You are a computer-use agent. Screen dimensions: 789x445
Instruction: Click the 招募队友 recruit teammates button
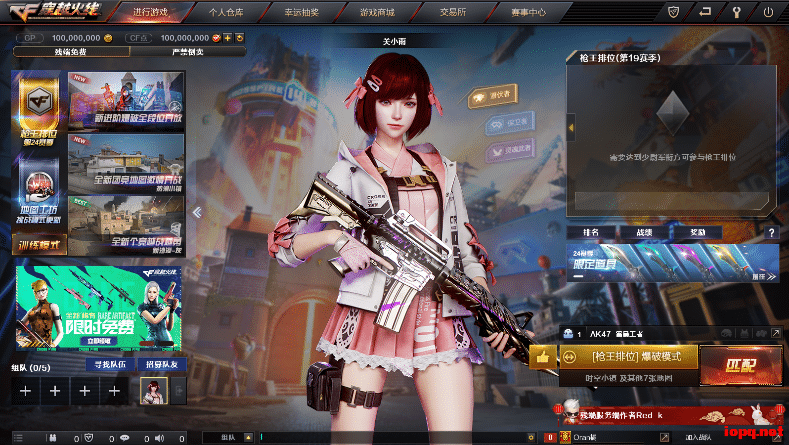162,365
